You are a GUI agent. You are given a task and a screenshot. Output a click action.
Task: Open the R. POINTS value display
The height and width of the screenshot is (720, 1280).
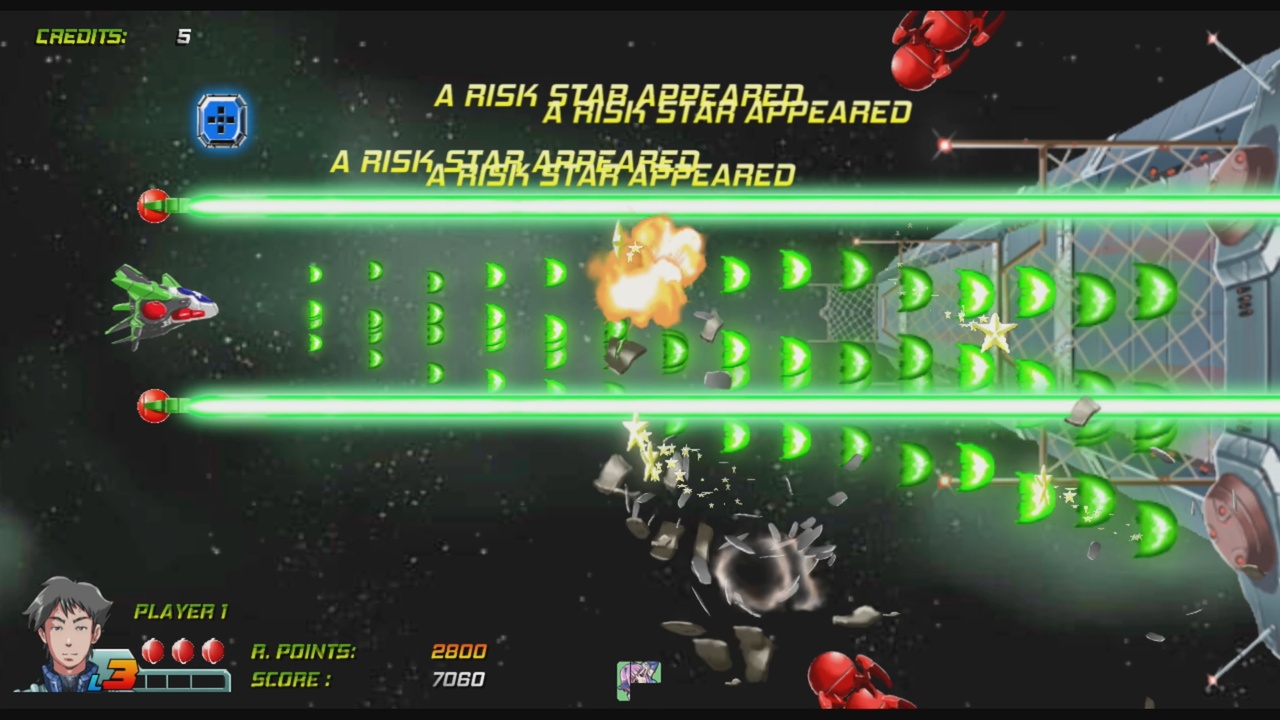click(305, 651)
